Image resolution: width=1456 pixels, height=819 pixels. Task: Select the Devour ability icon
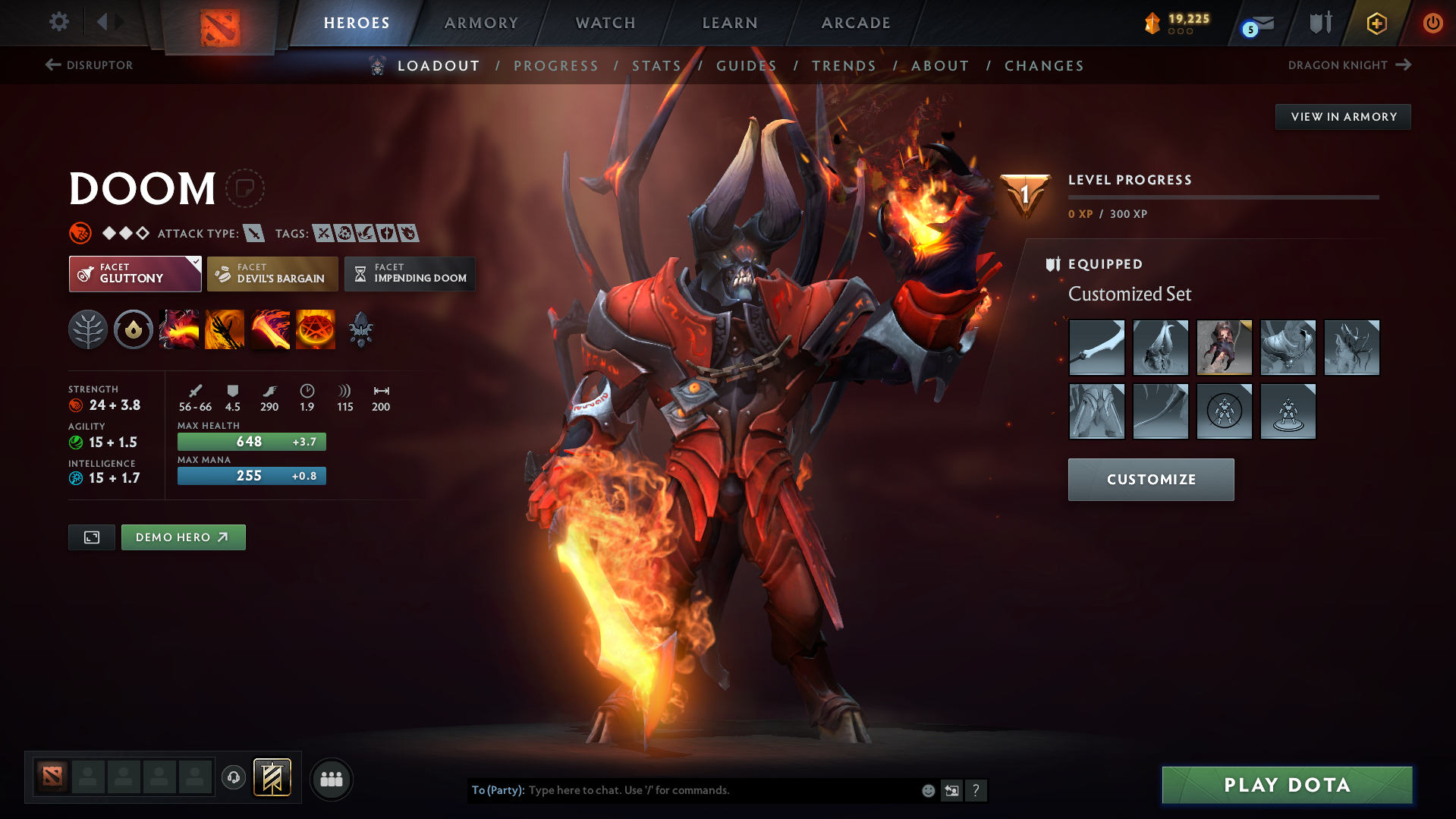tap(179, 329)
